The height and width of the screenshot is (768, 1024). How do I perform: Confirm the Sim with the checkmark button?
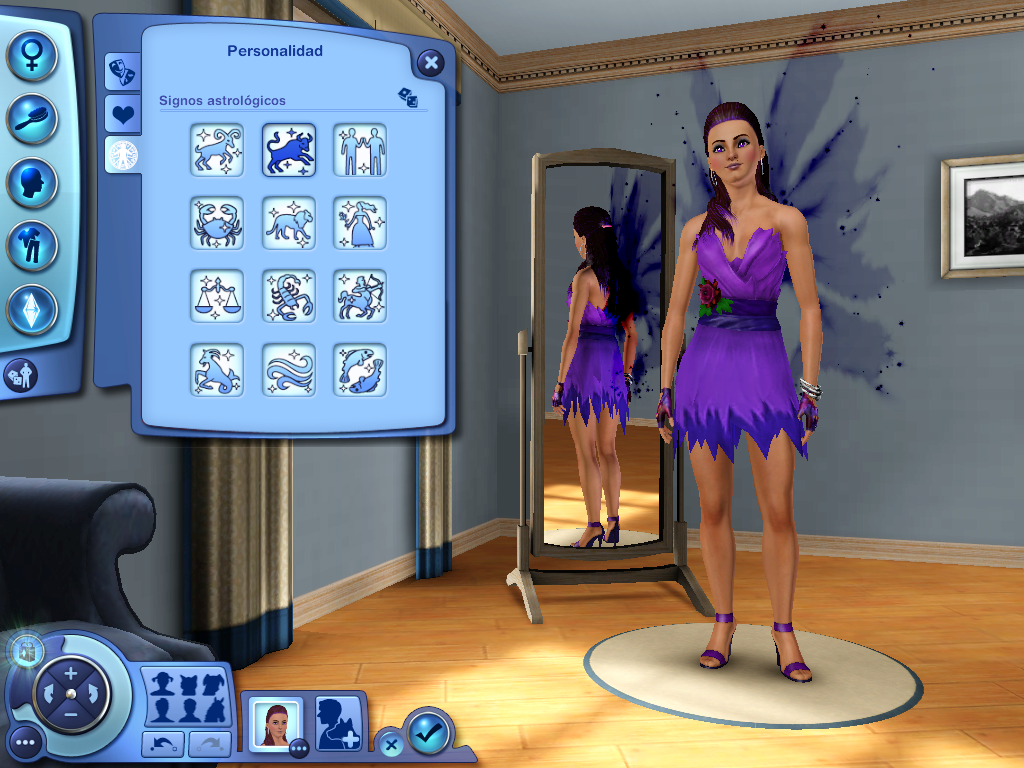(429, 734)
